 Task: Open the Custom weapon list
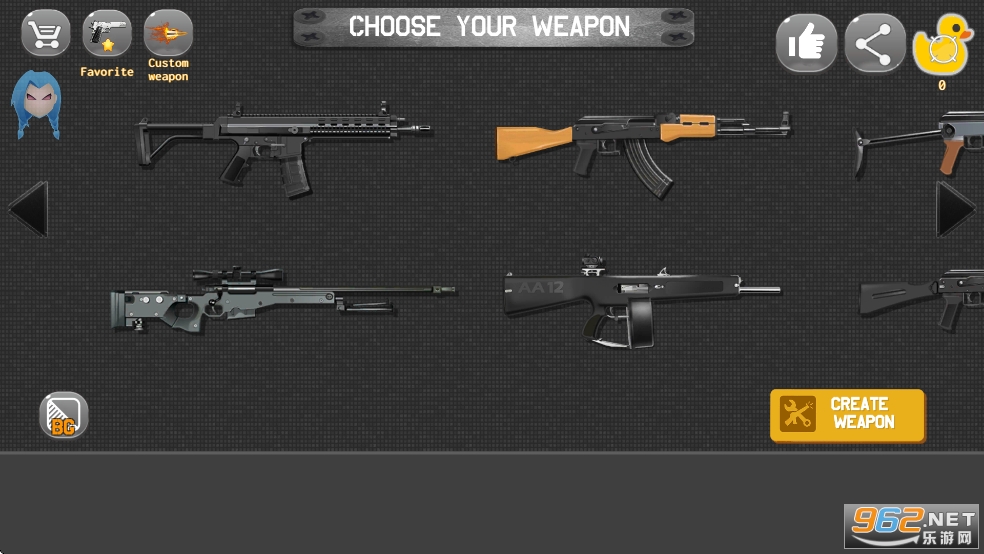[x=168, y=34]
